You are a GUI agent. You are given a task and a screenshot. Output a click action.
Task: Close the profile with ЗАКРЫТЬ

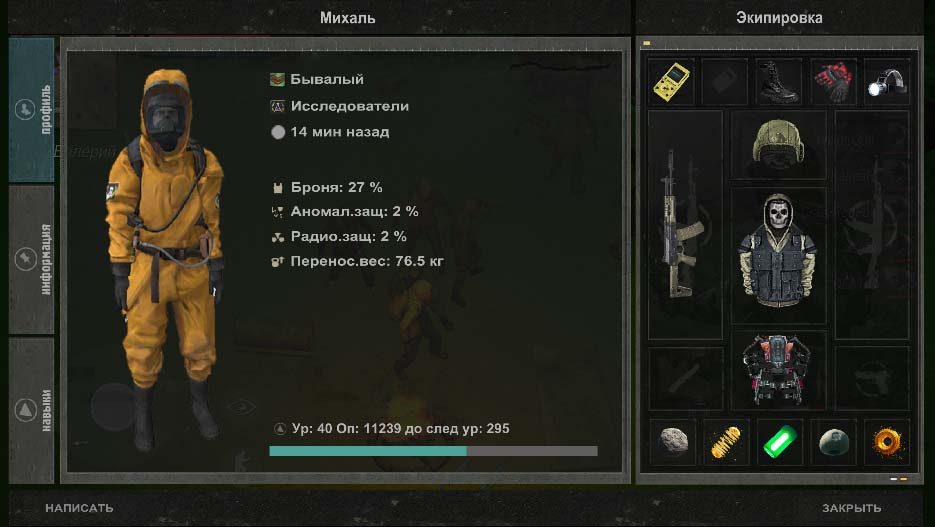click(x=851, y=508)
